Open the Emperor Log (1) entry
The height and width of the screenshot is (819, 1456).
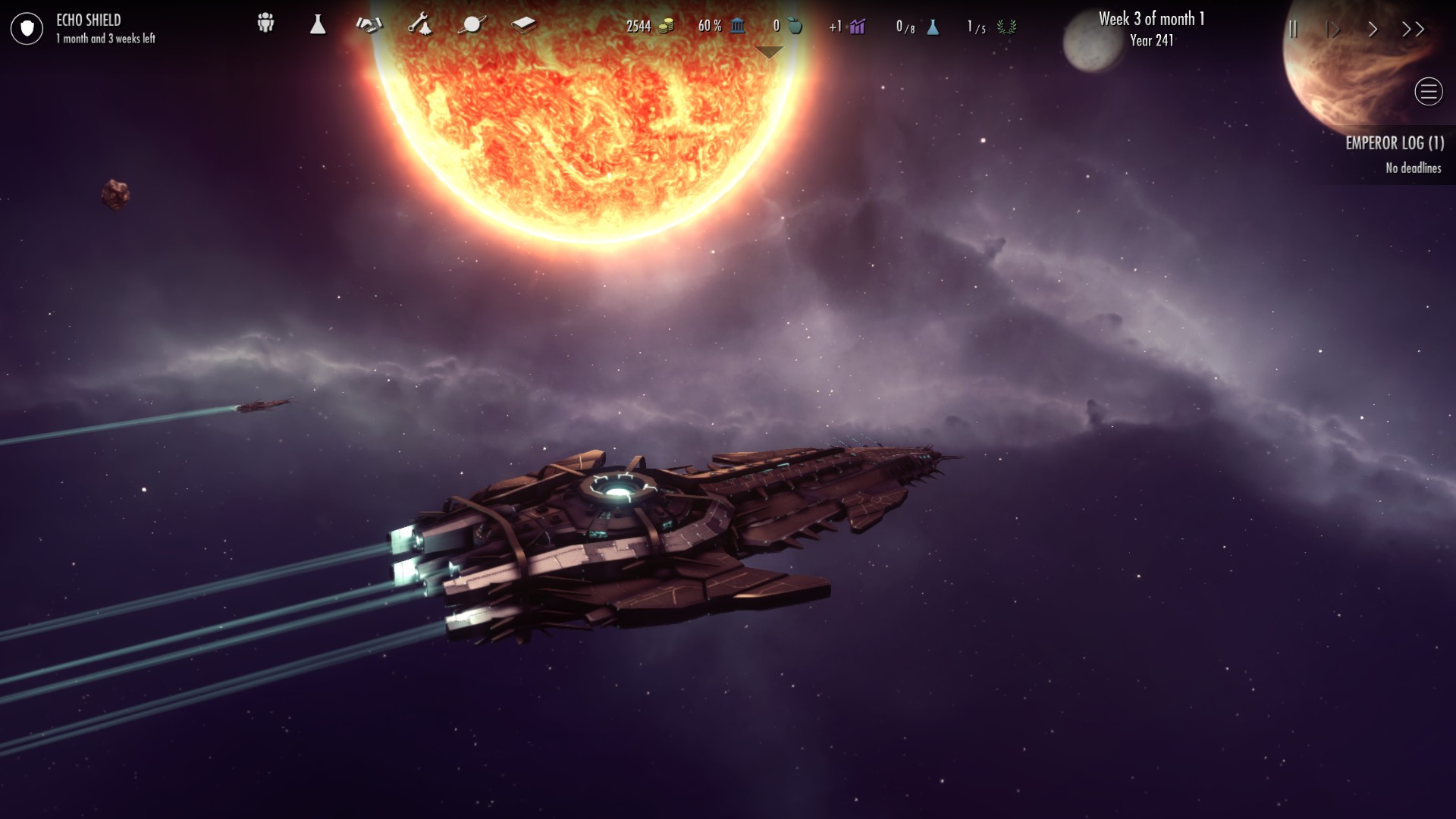tap(1395, 143)
